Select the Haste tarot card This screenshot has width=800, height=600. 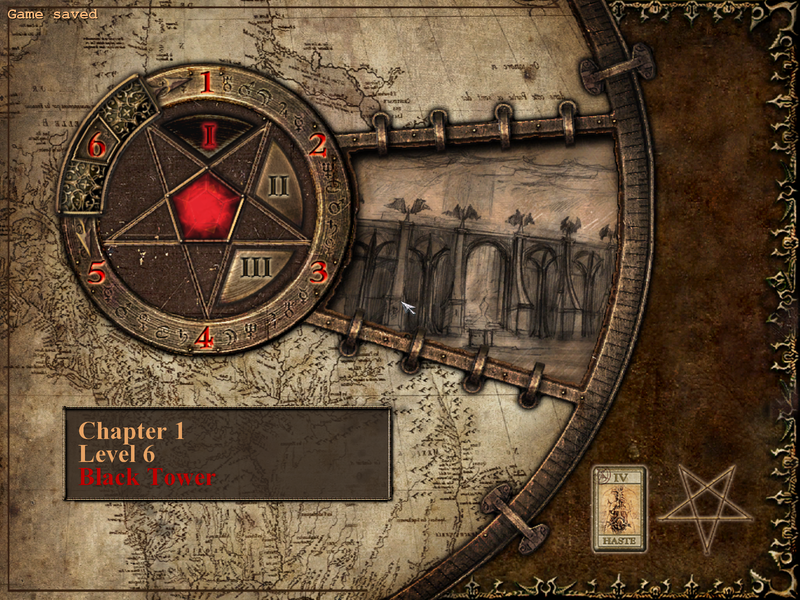619,508
